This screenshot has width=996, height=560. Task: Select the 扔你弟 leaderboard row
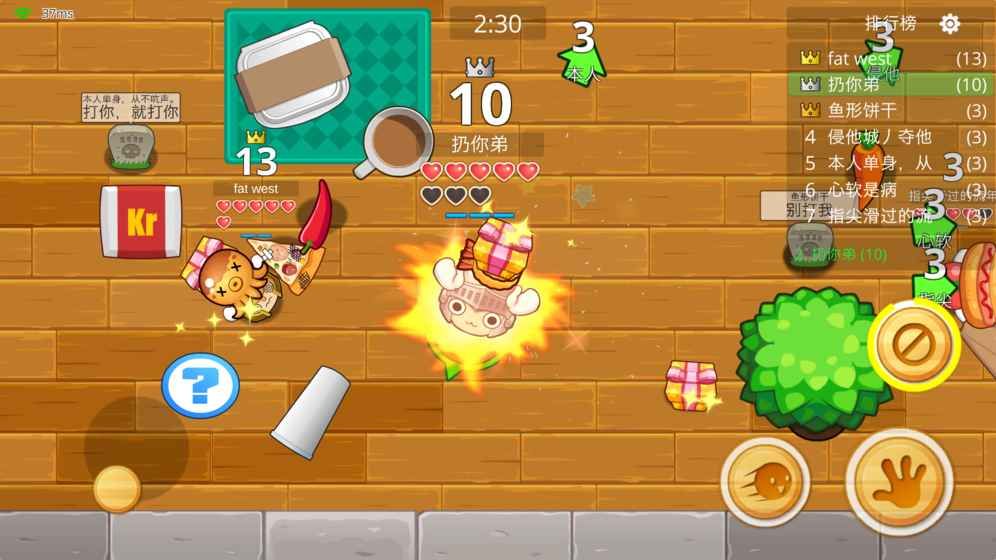(x=893, y=85)
